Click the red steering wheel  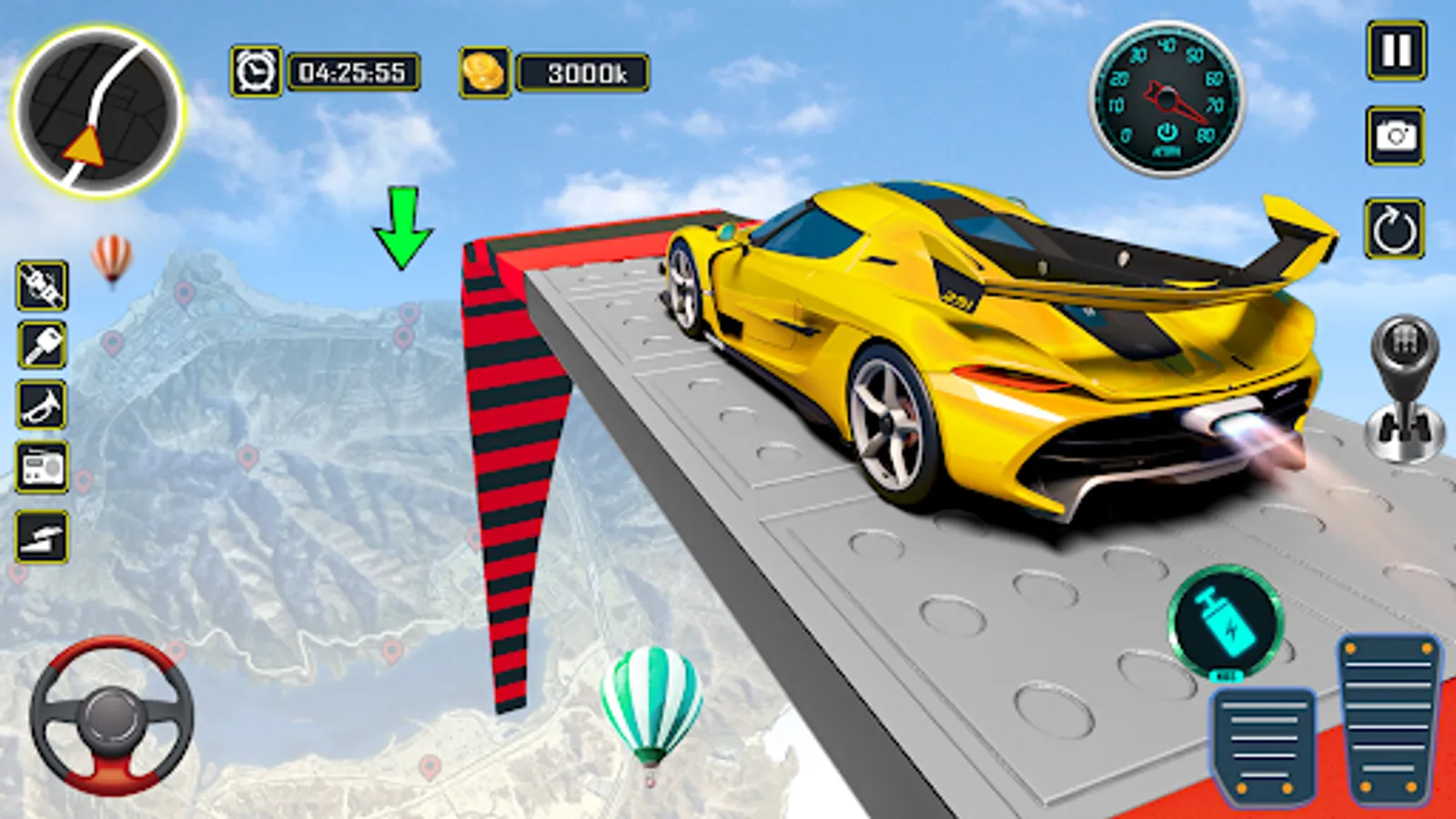(112, 716)
